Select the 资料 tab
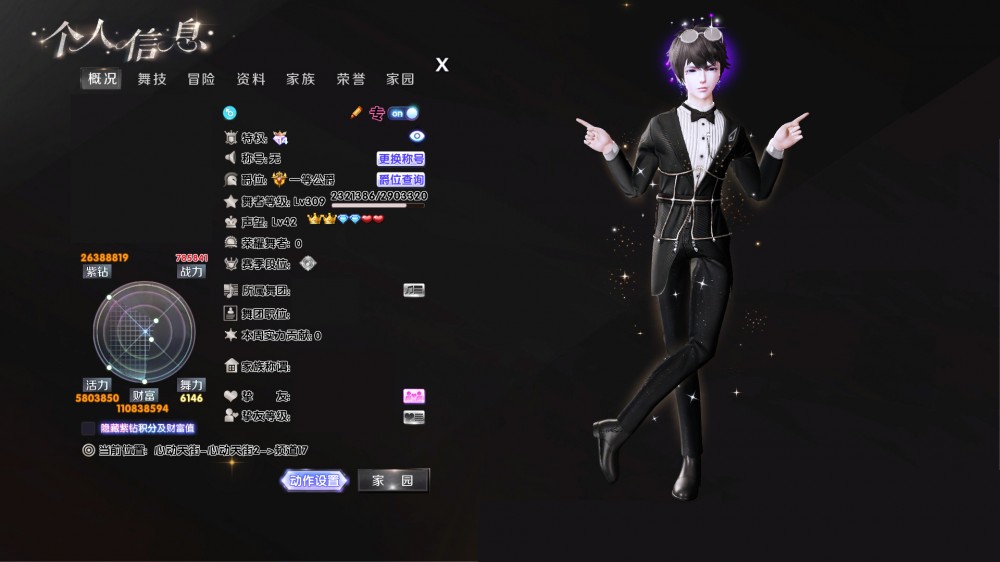 [251, 79]
